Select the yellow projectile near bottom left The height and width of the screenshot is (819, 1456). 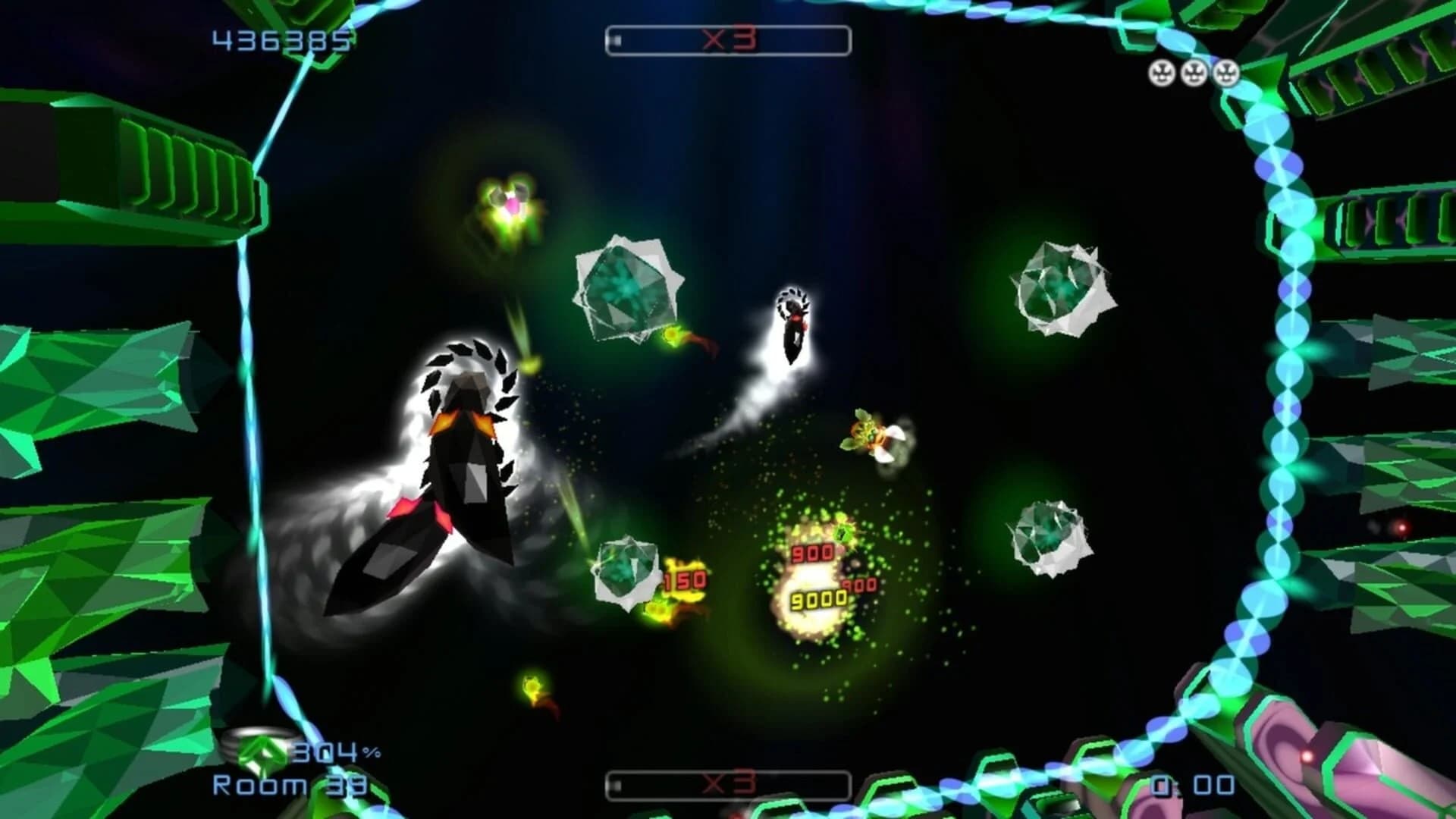coord(531,686)
